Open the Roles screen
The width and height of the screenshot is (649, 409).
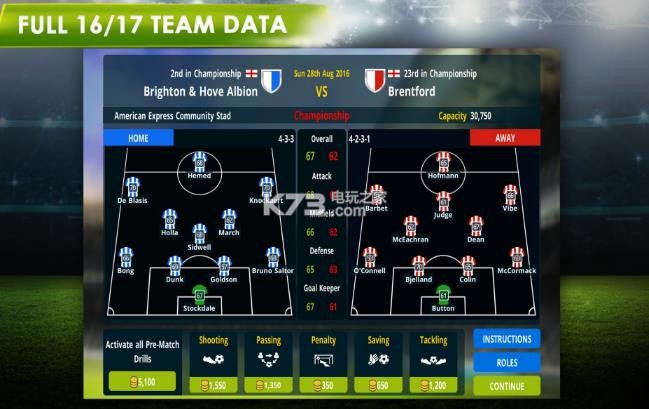click(506, 362)
